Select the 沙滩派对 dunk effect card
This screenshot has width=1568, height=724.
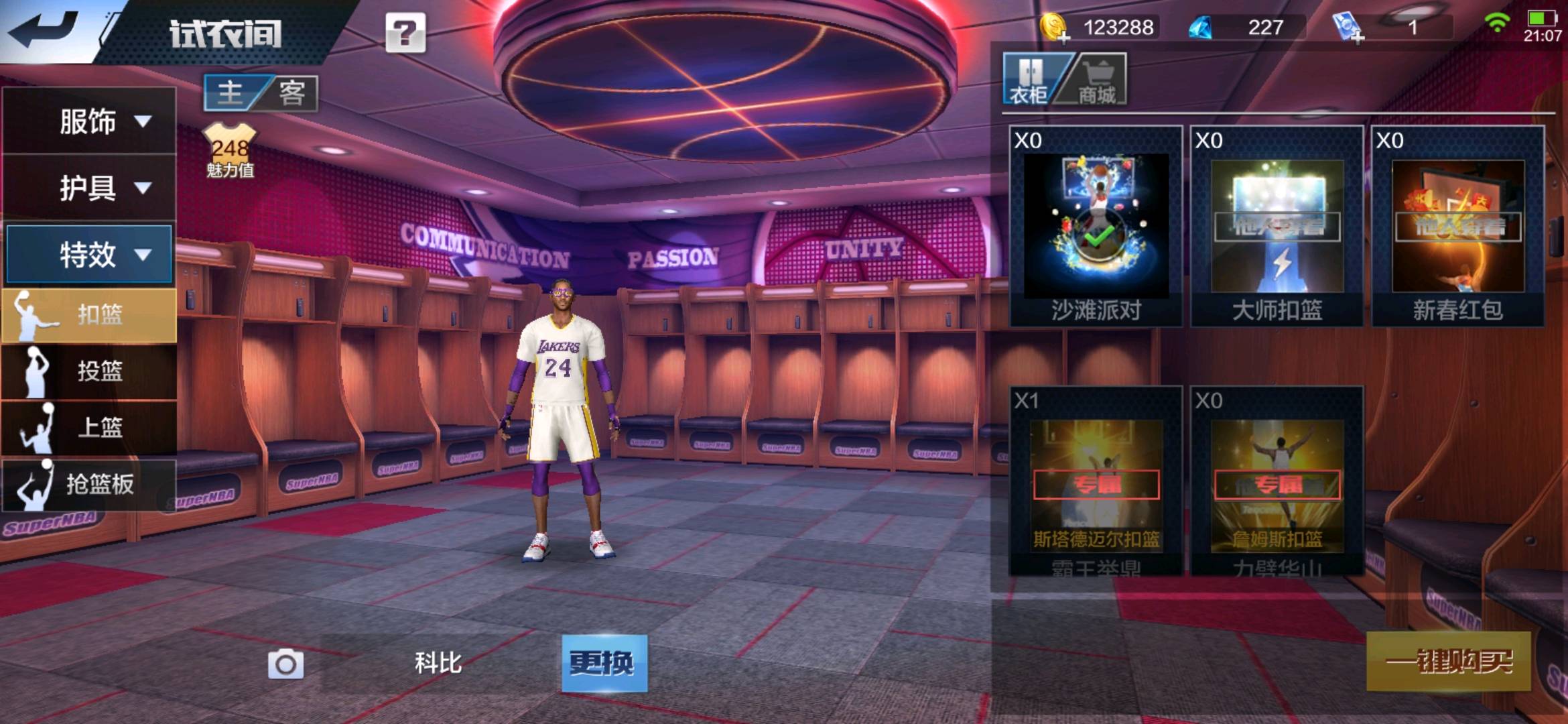click(x=1096, y=226)
